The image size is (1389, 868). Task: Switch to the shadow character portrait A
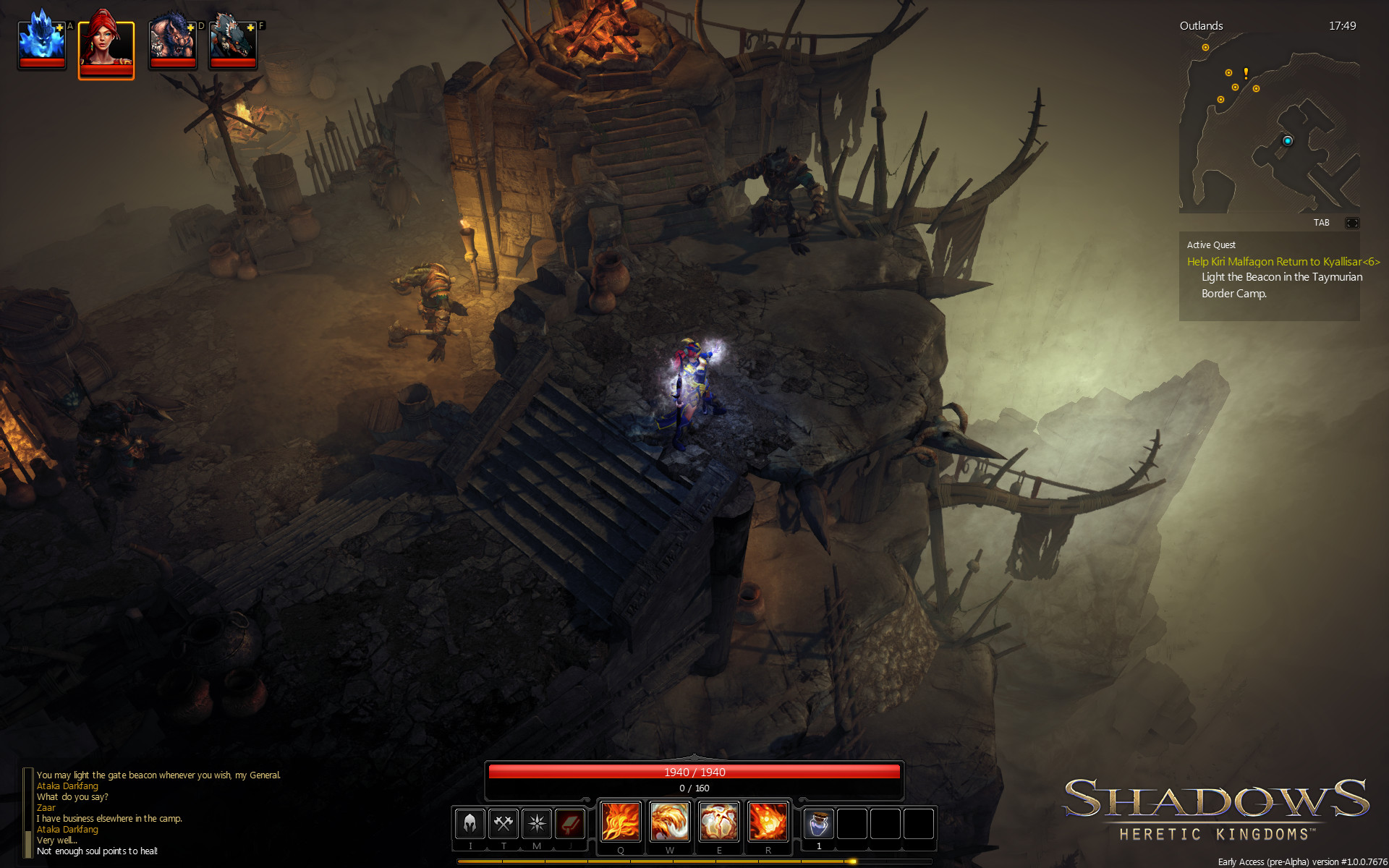(41, 43)
